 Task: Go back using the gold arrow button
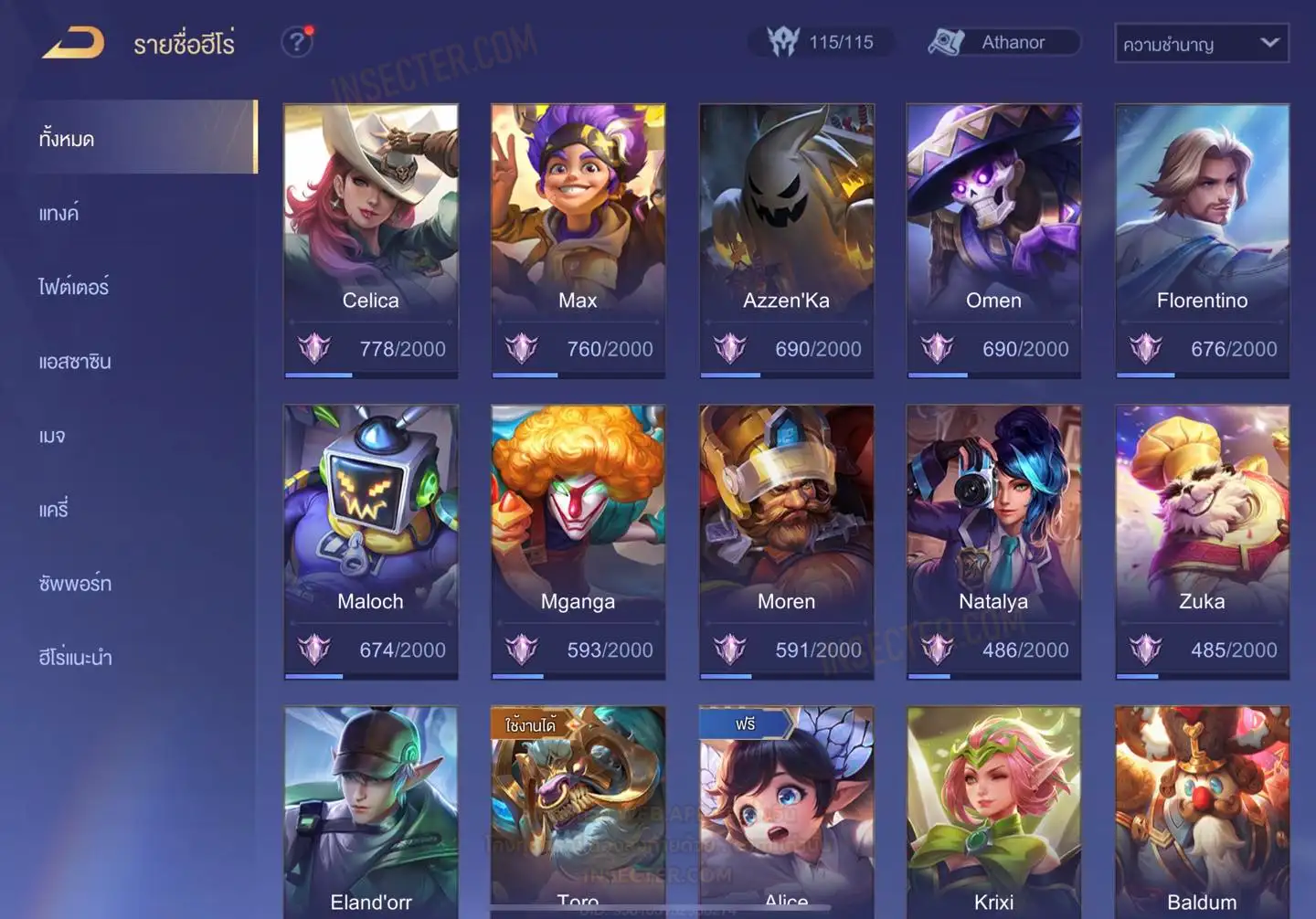click(x=73, y=43)
